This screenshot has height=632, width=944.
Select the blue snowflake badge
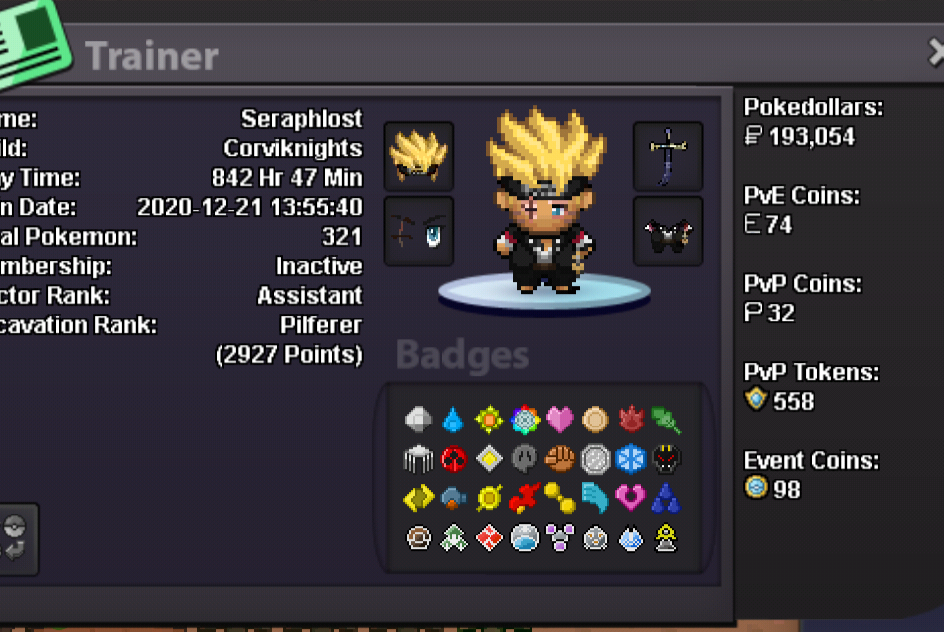pyautogui.click(x=631, y=459)
